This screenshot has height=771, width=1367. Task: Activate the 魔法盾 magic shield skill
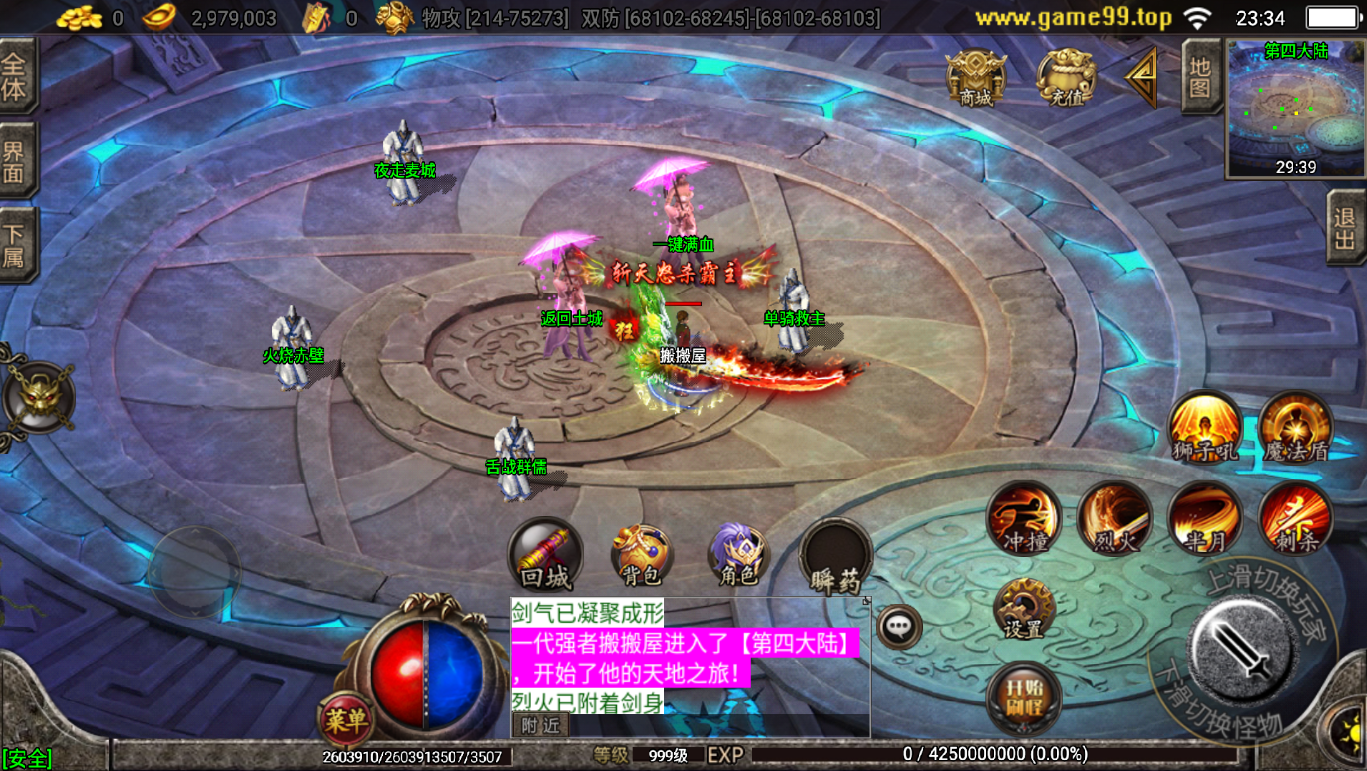click(x=1295, y=427)
